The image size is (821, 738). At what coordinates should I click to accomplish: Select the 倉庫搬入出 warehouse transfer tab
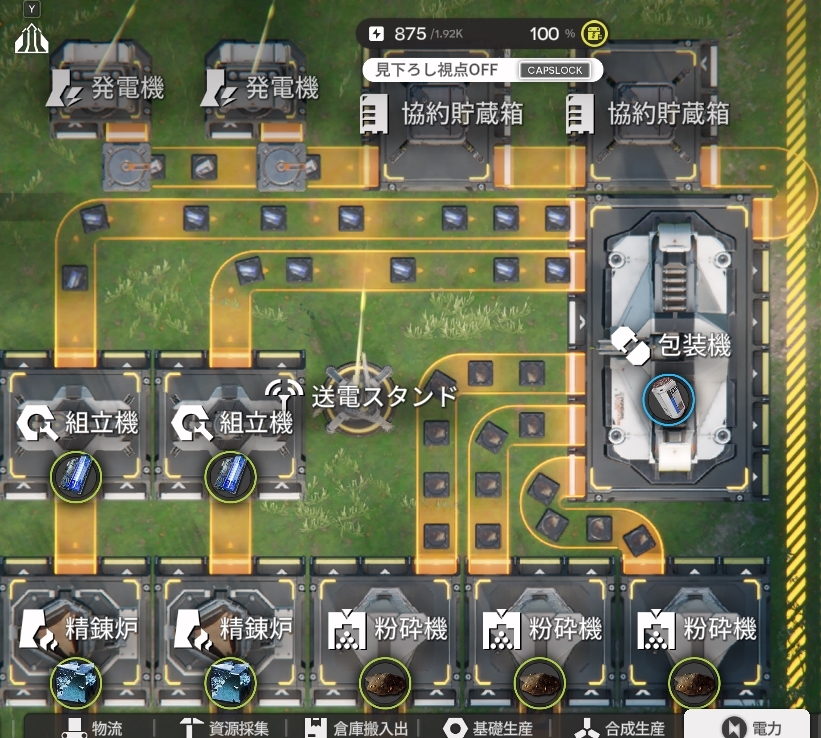(360, 727)
